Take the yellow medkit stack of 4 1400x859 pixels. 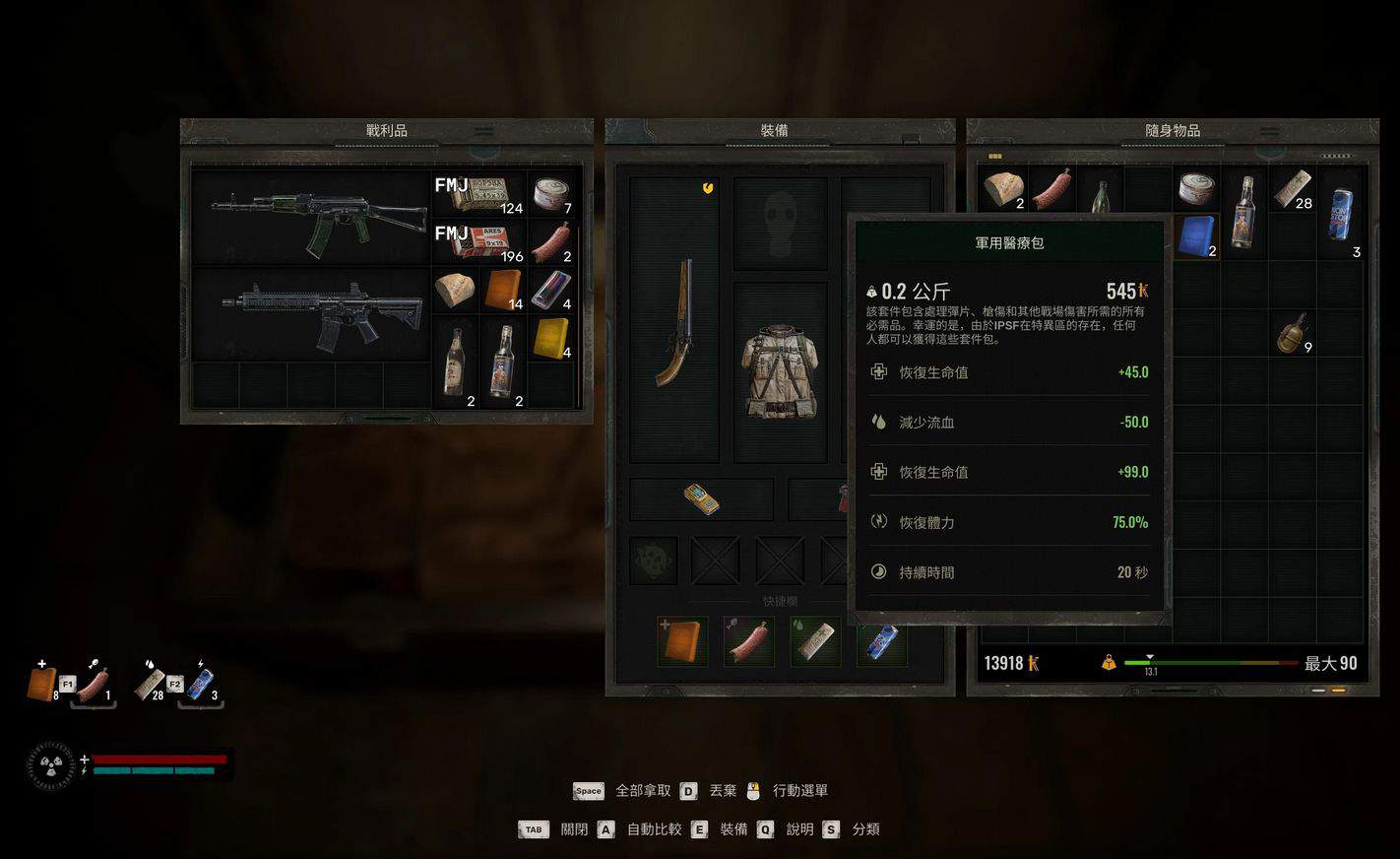pos(551,338)
